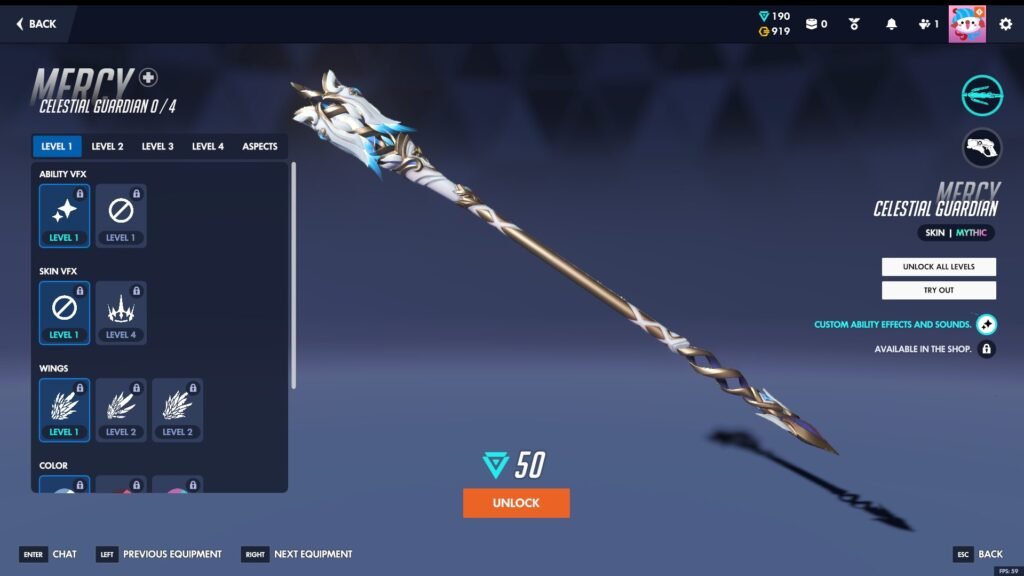Show the Level 4 tab
The height and width of the screenshot is (576, 1024).
click(208, 147)
